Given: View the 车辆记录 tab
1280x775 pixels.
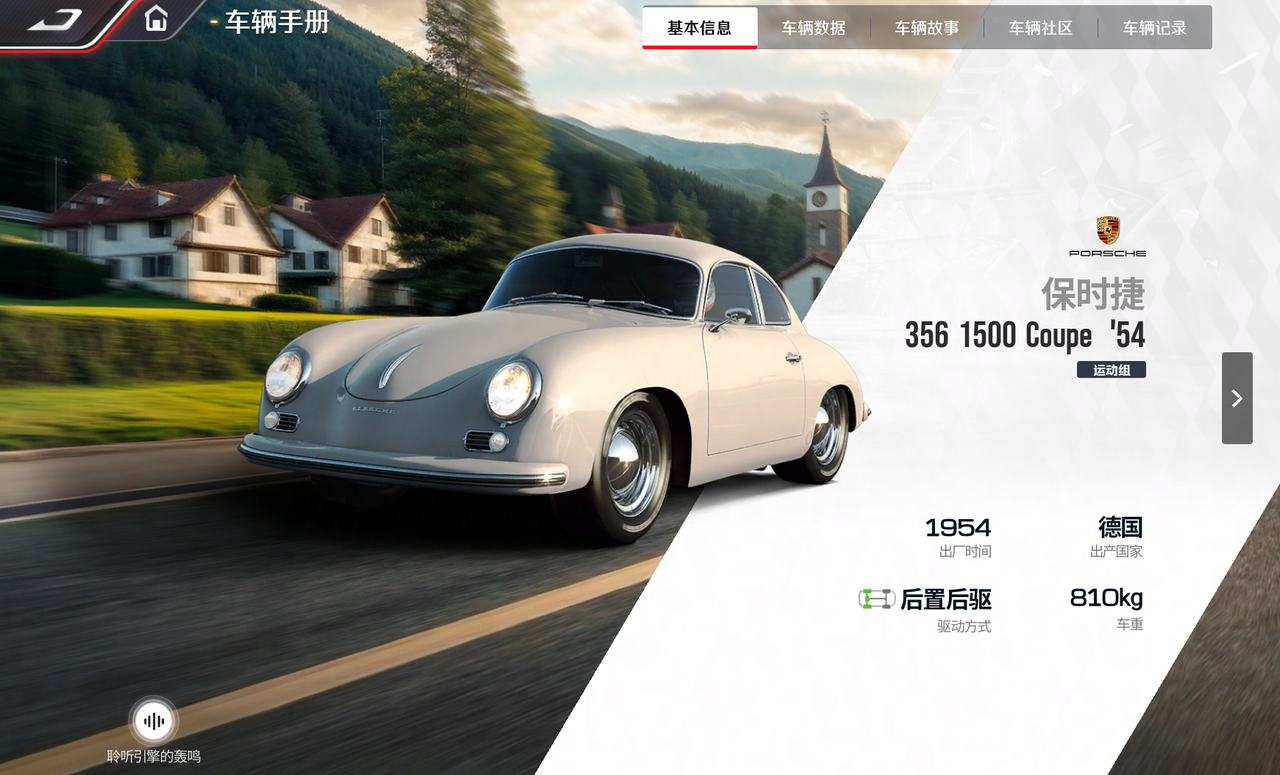Looking at the screenshot, I should coord(1155,28).
